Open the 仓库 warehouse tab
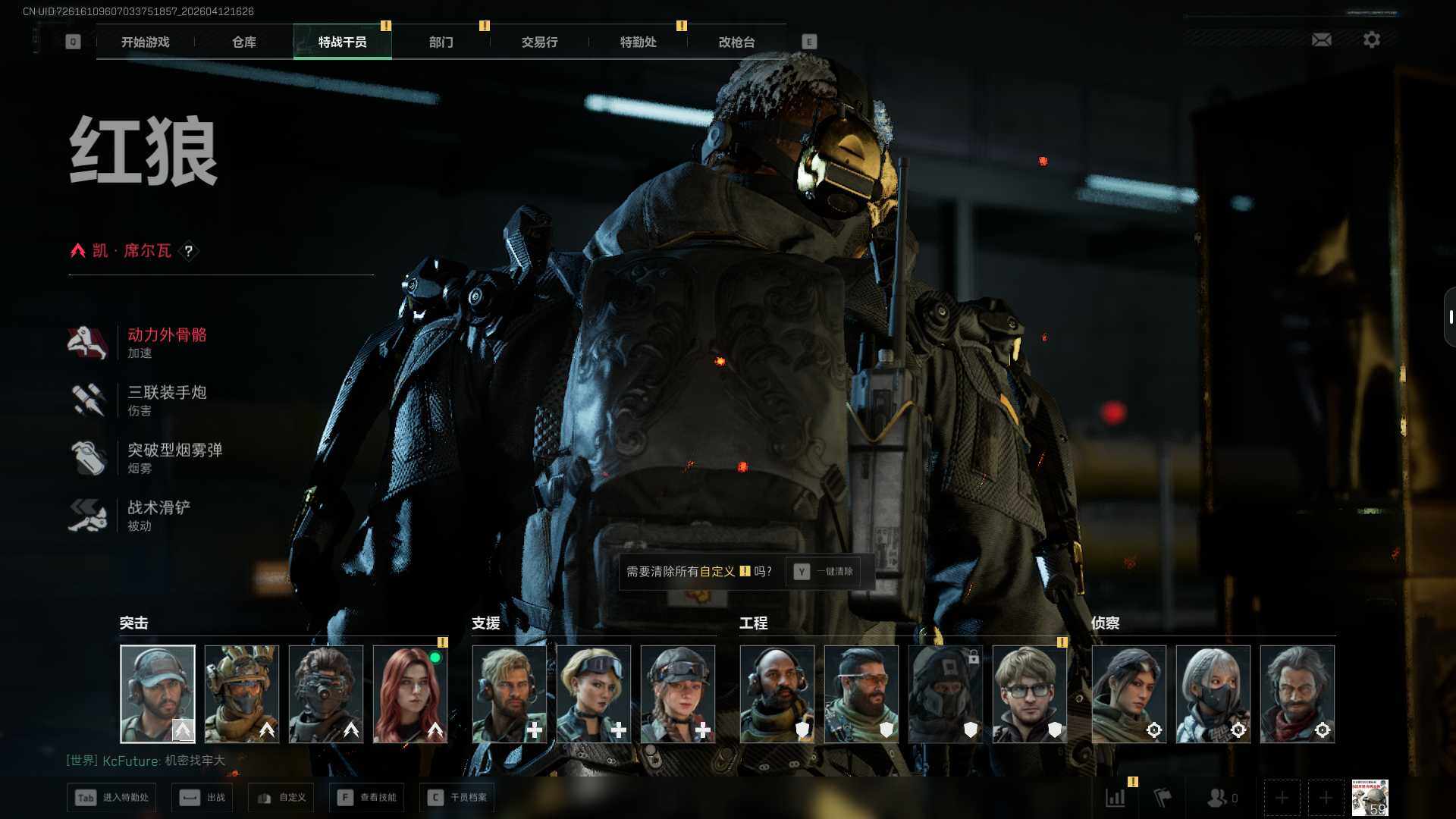The height and width of the screenshot is (819, 1456). 243,42
